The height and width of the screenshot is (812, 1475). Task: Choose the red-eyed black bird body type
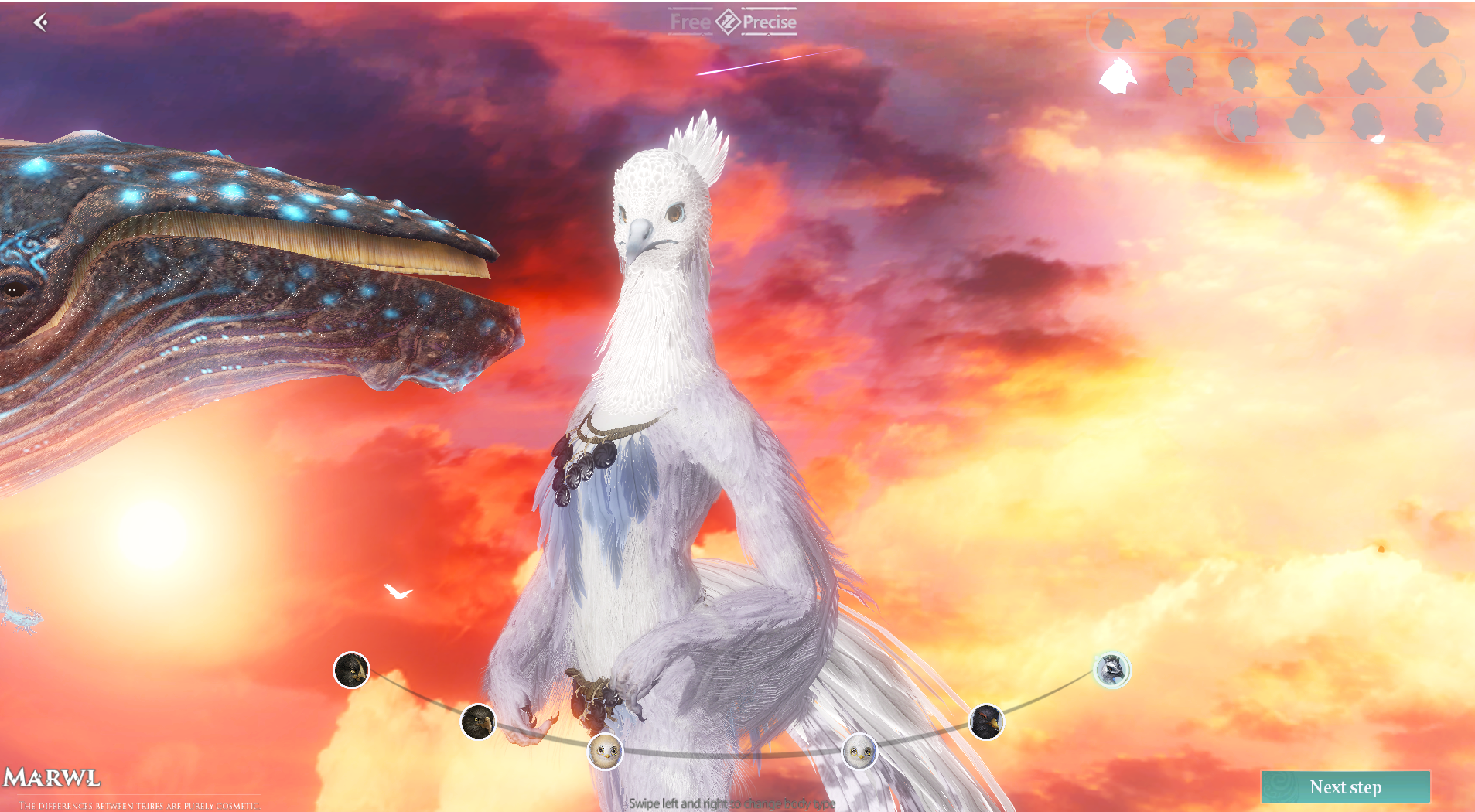tap(986, 722)
